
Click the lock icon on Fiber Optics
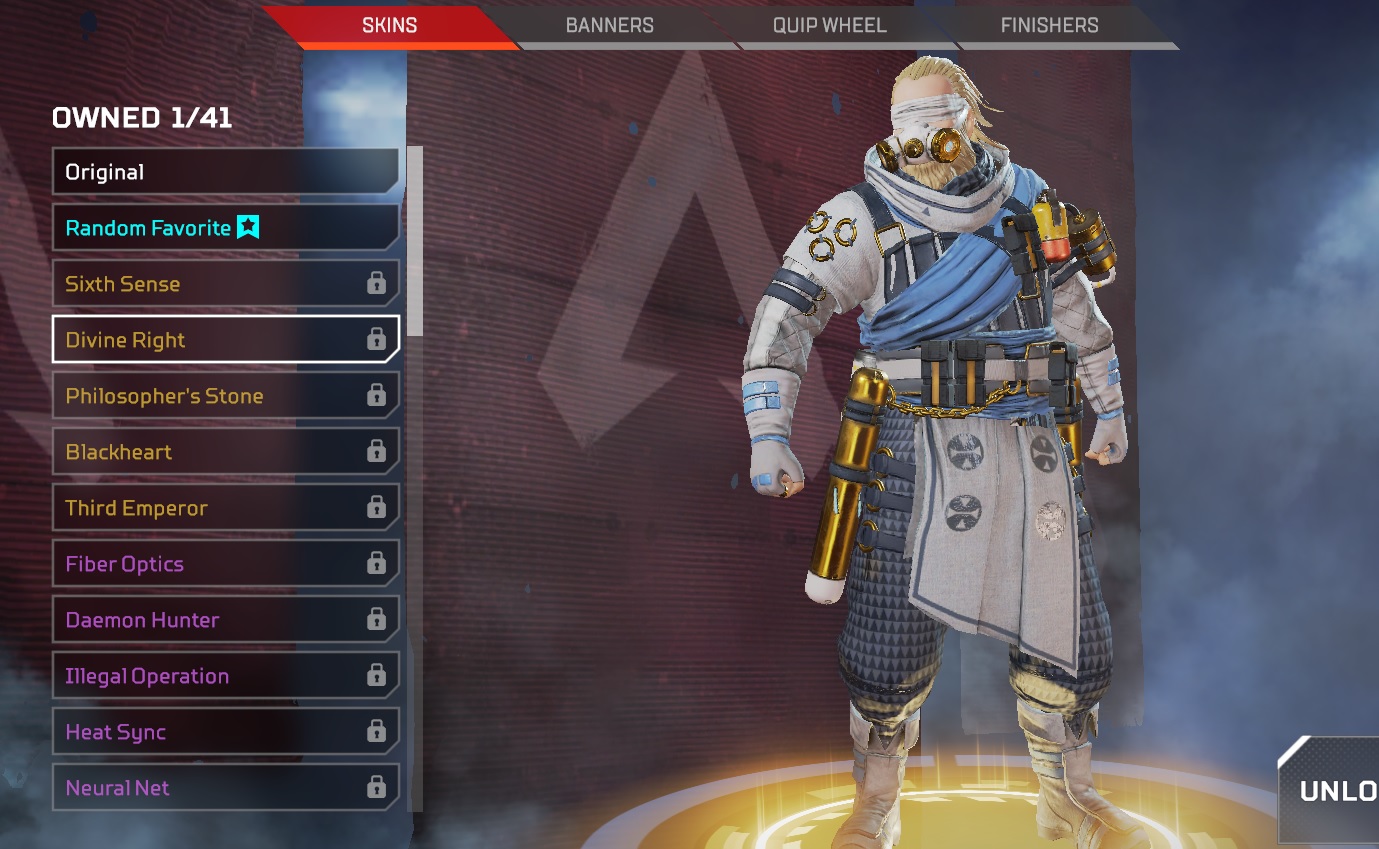(376, 563)
